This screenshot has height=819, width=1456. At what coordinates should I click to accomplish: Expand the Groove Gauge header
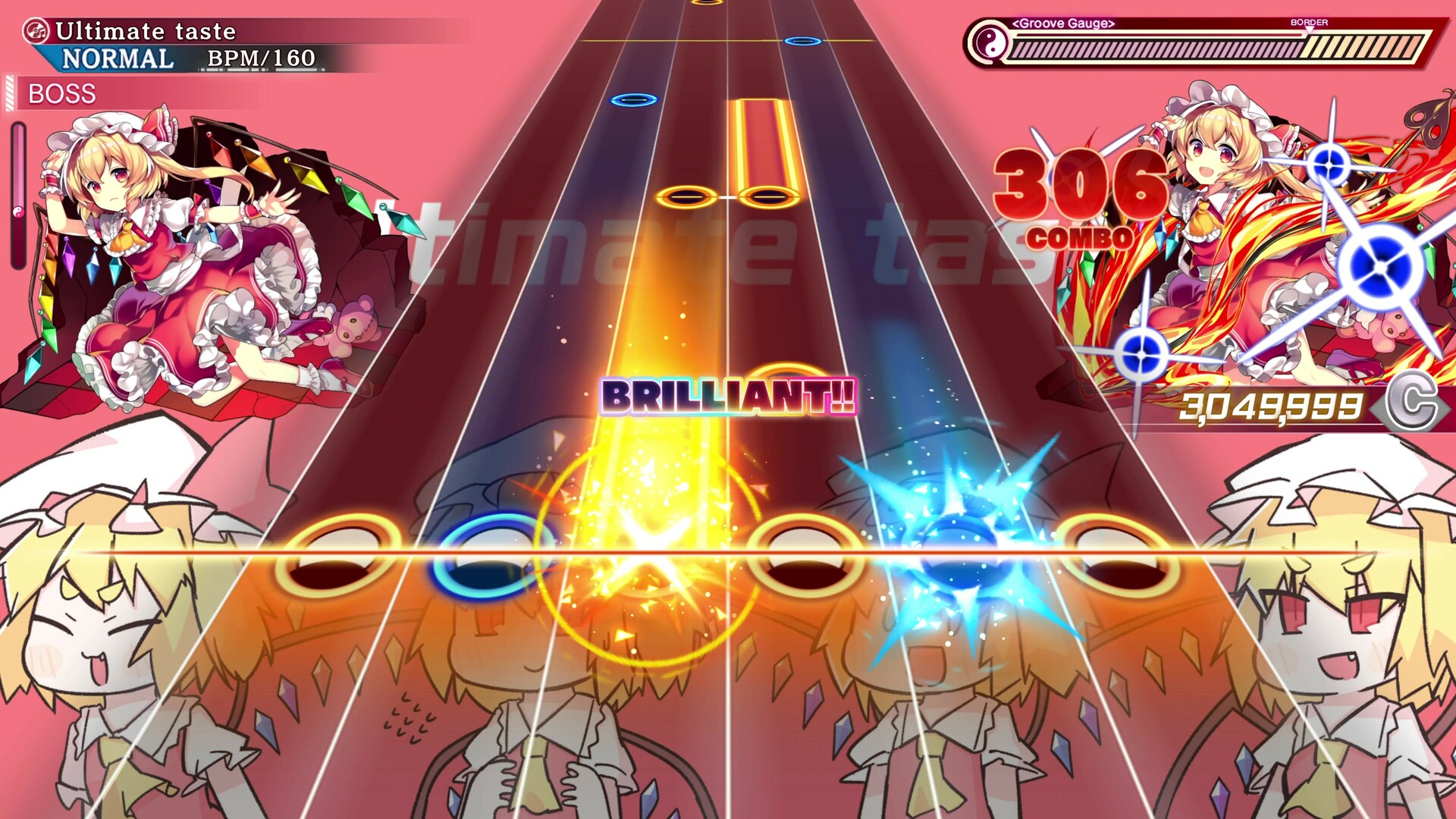pos(1063,23)
